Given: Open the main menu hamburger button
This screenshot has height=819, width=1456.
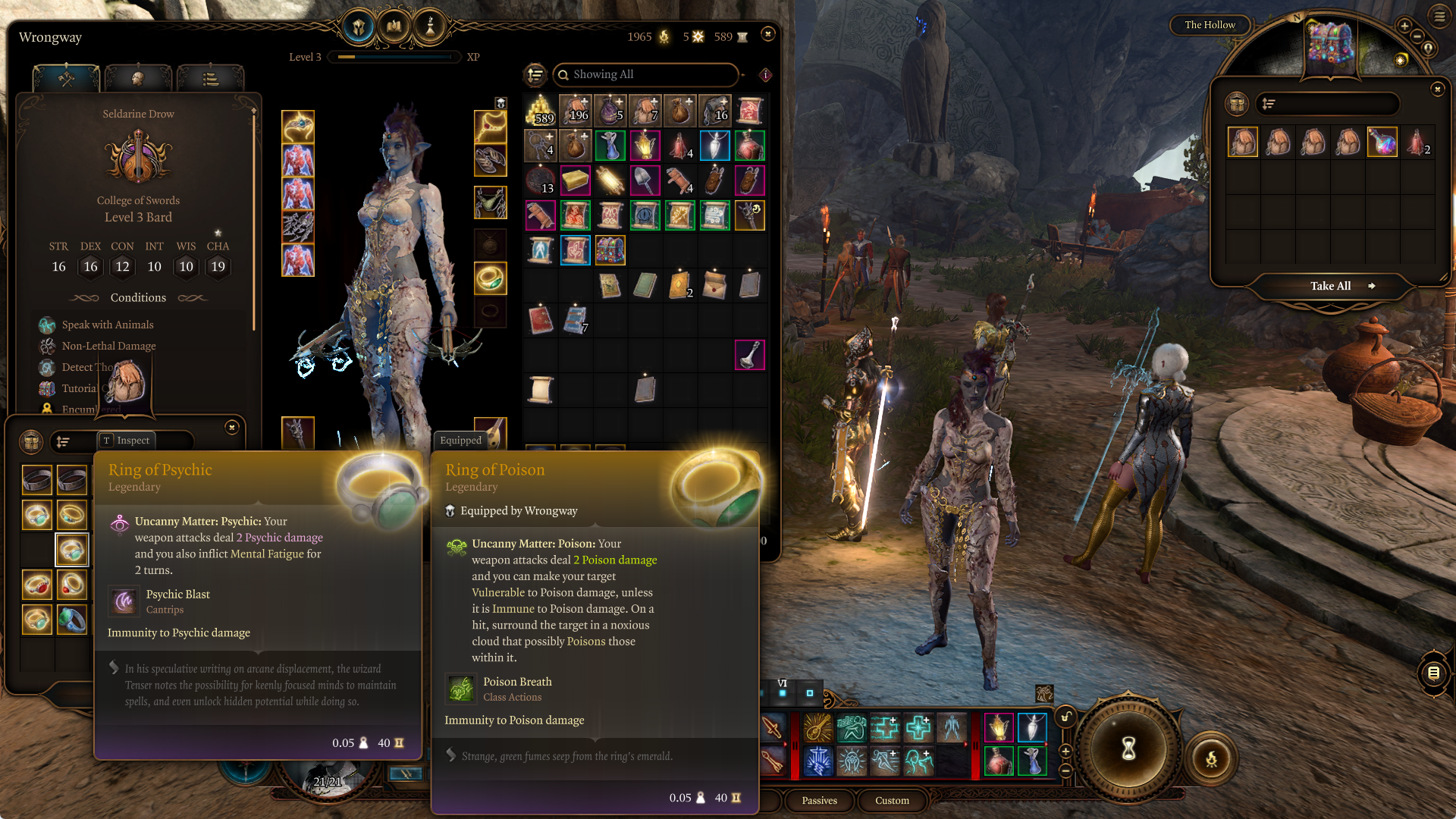Looking at the screenshot, I should (1439, 16).
